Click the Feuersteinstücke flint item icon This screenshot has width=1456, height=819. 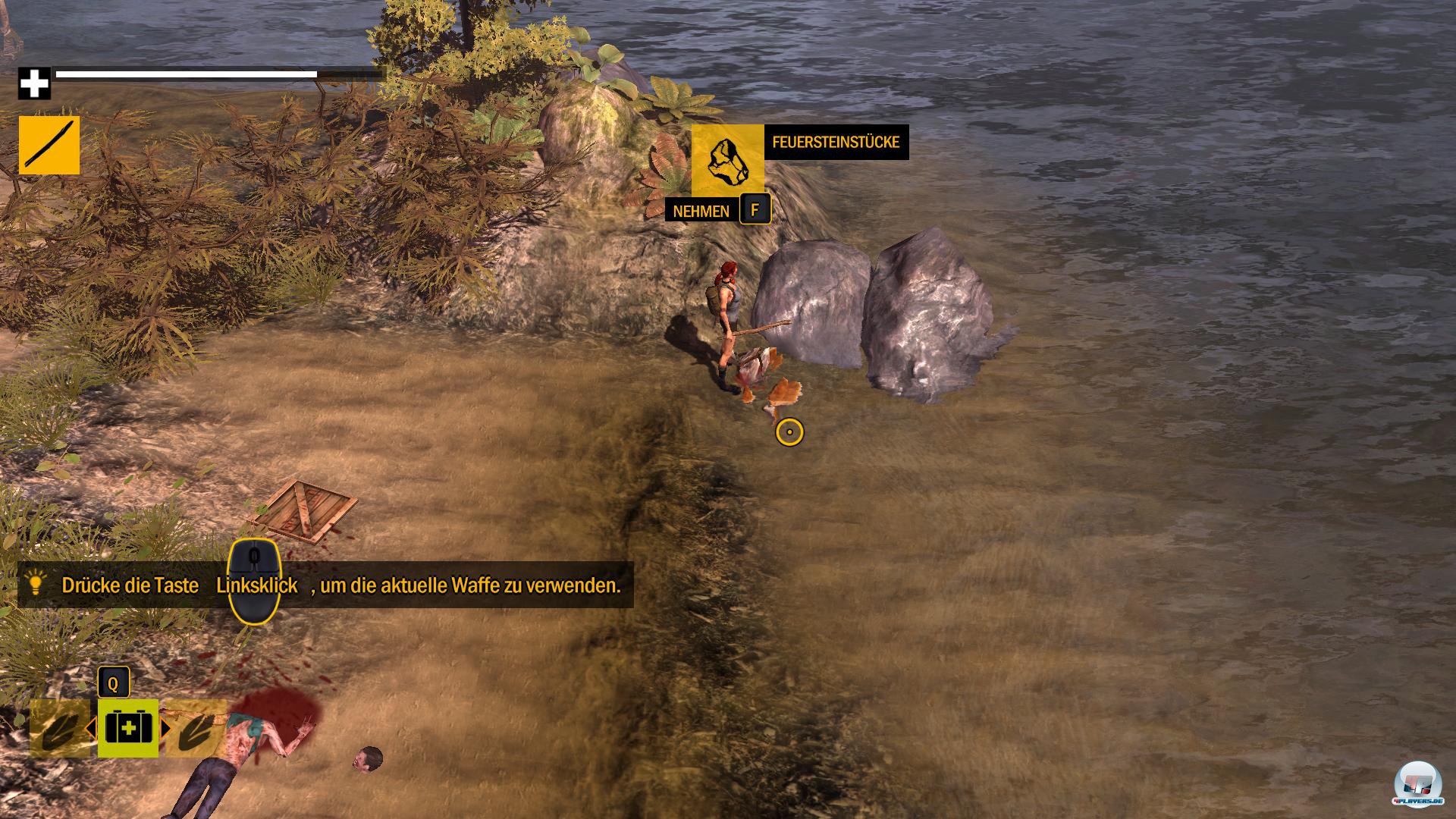pyautogui.click(x=727, y=160)
